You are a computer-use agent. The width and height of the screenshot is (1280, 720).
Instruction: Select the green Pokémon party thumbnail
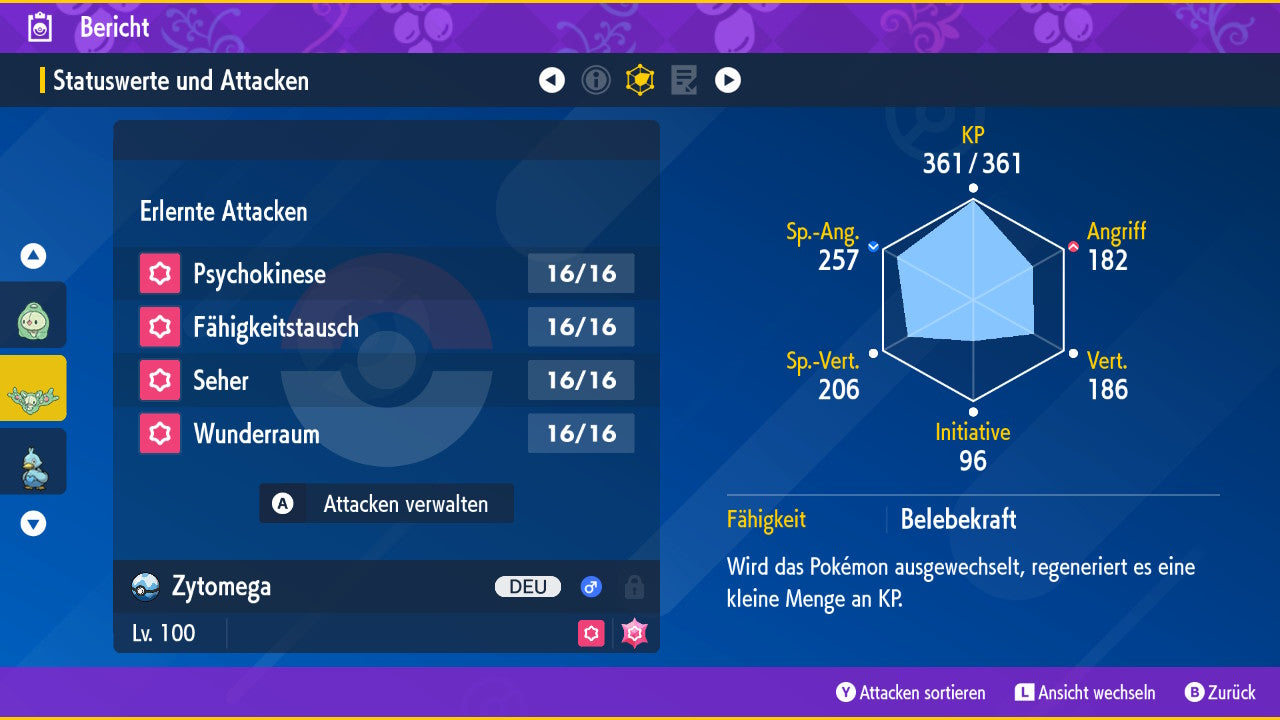[33, 316]
